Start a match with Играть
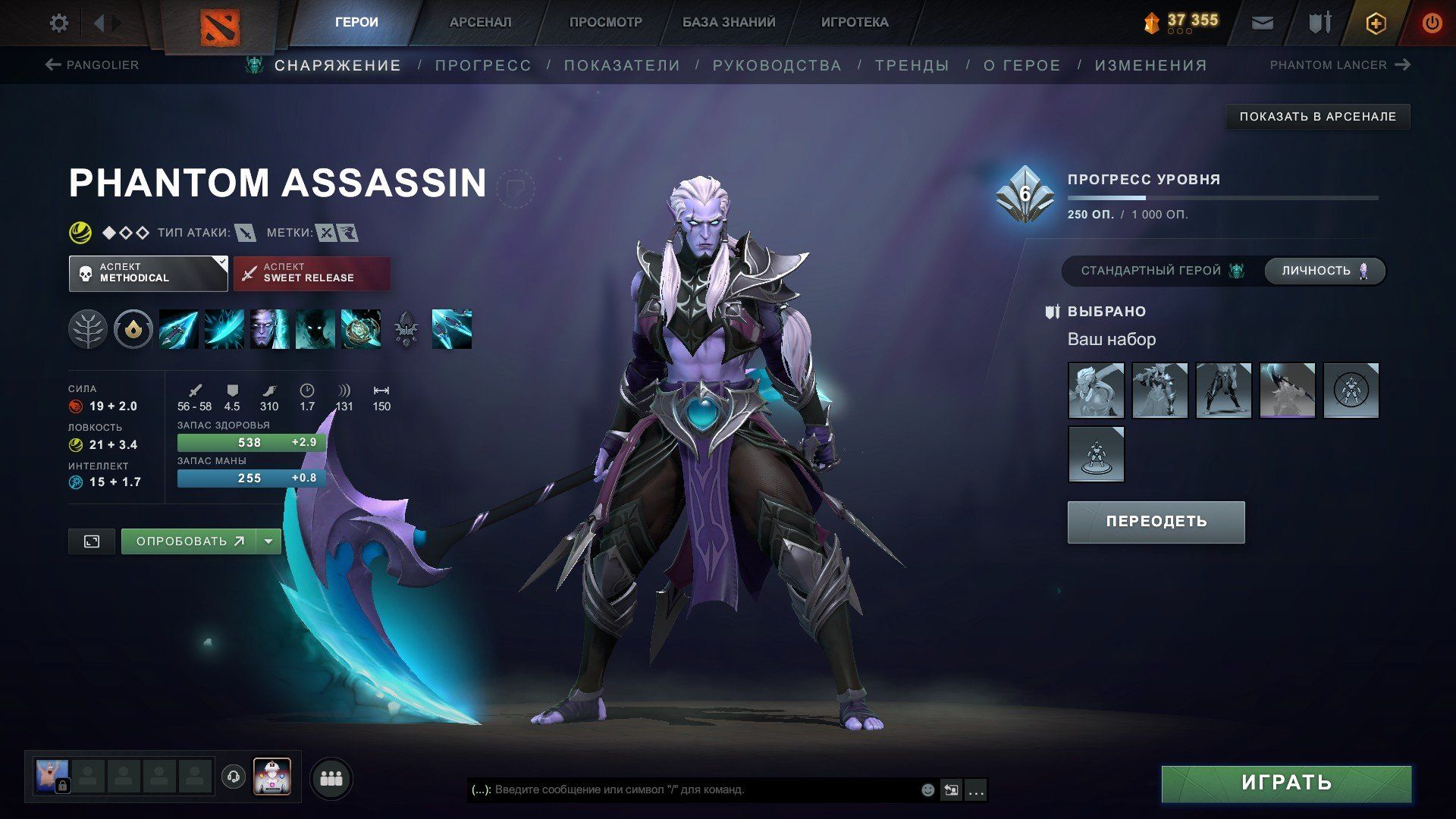The width and height of the screenshot is (1456, 819). click(1286, 783)
